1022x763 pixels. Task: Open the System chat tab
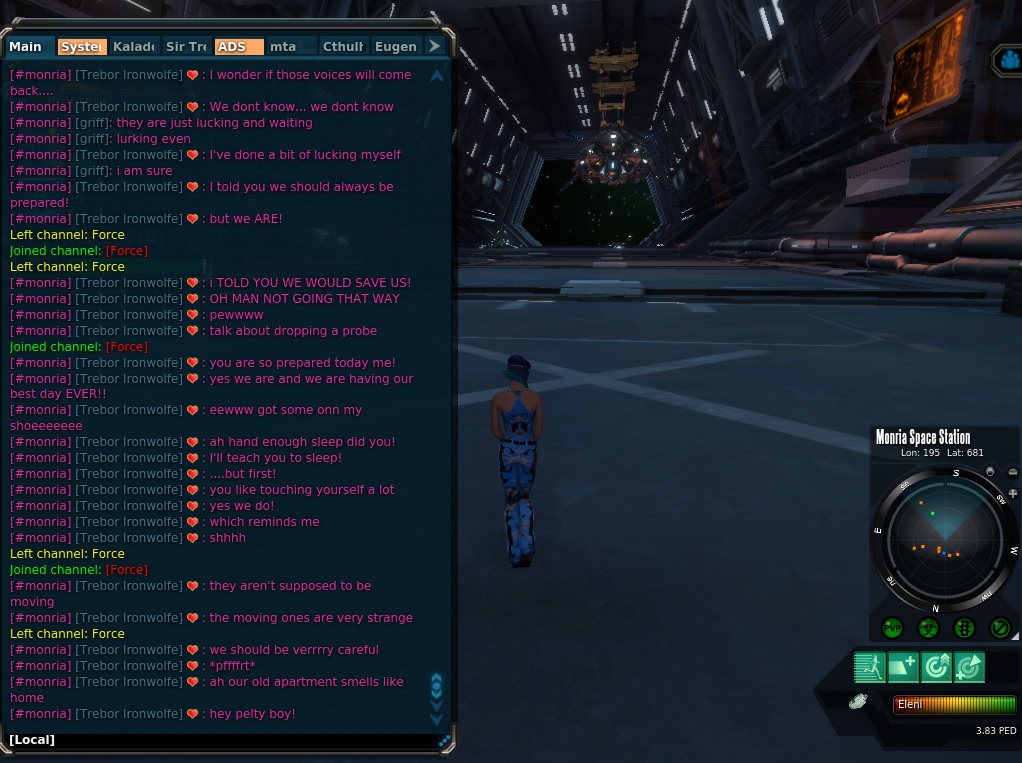pyautogui.click(x=82, y=47)
